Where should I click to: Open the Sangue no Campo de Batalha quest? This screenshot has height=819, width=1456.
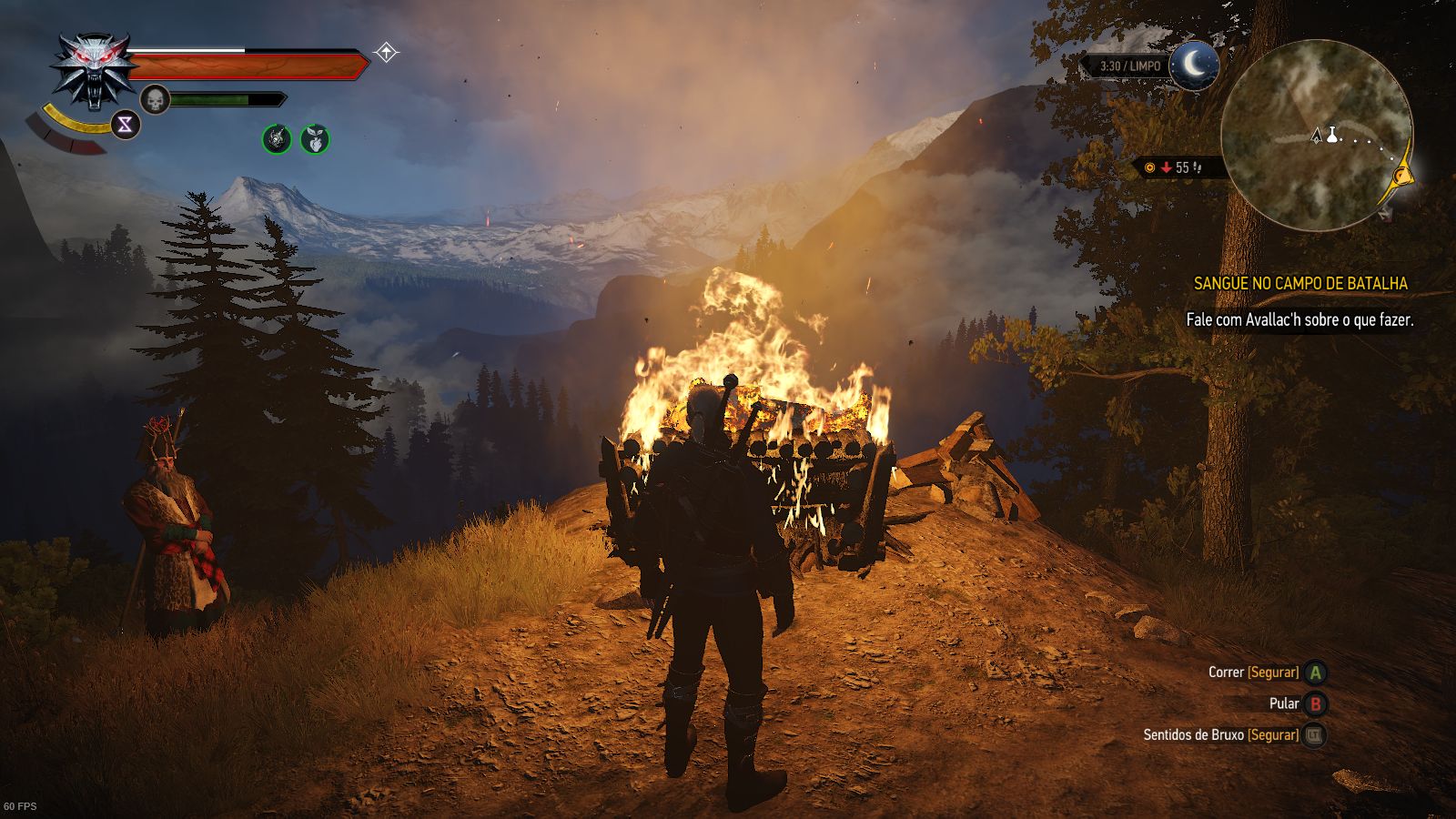pos(1300,284)
